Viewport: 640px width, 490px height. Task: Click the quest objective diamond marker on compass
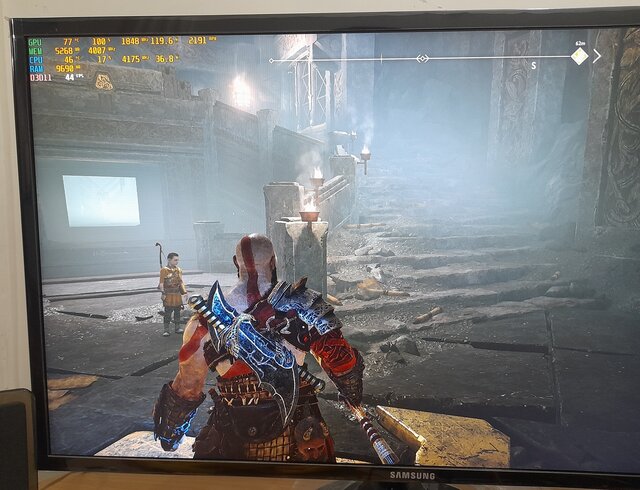click(x=579, y=56)
